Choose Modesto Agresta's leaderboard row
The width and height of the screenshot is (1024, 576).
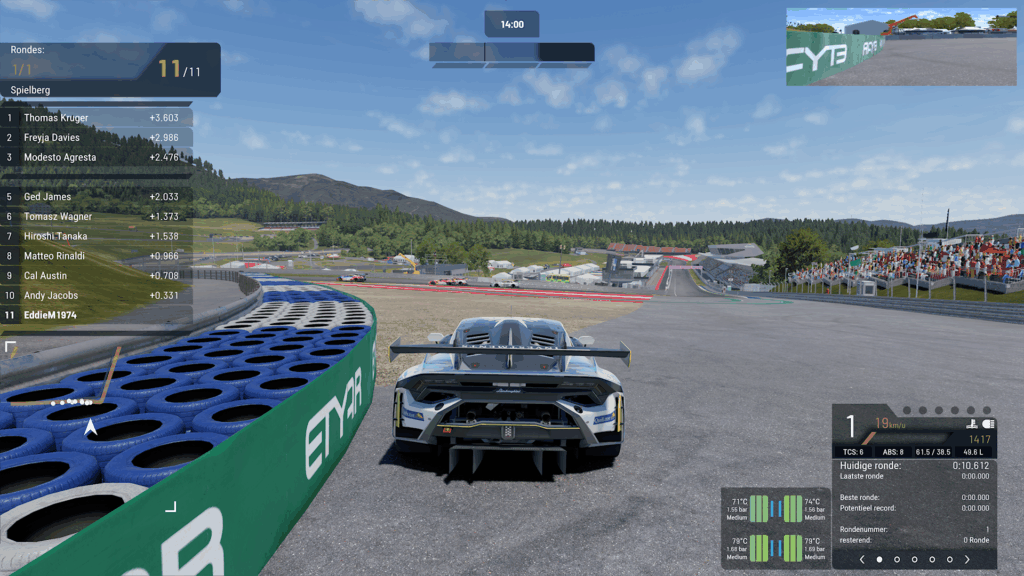point(97,157)
